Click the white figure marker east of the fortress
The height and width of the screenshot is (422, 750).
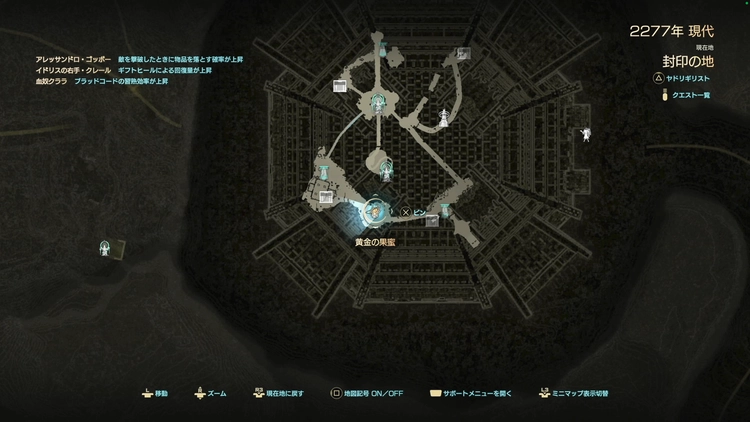click(586, 134)
